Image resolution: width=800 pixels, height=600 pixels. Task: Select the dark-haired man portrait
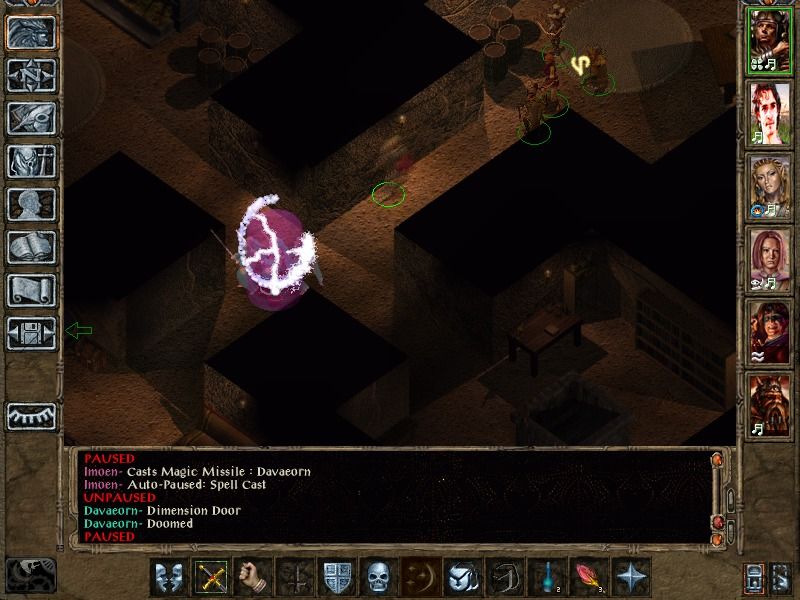pyautogui.click(x=770, y=116)
